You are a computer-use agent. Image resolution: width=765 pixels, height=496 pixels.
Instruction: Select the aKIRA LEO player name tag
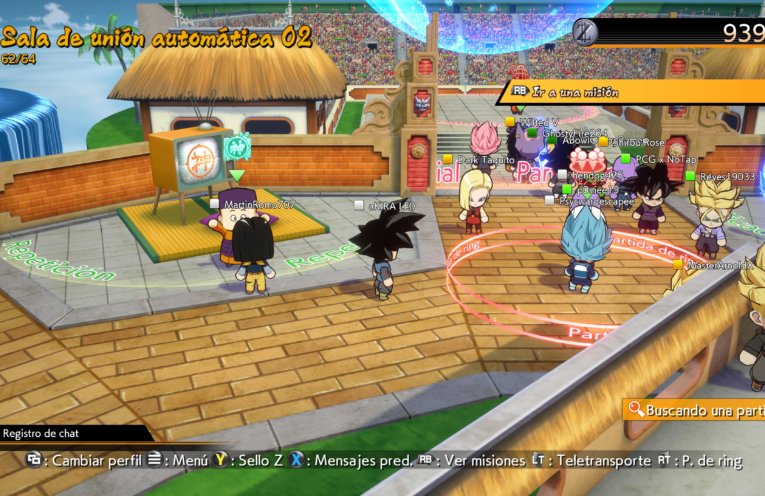tap(390, 206)
